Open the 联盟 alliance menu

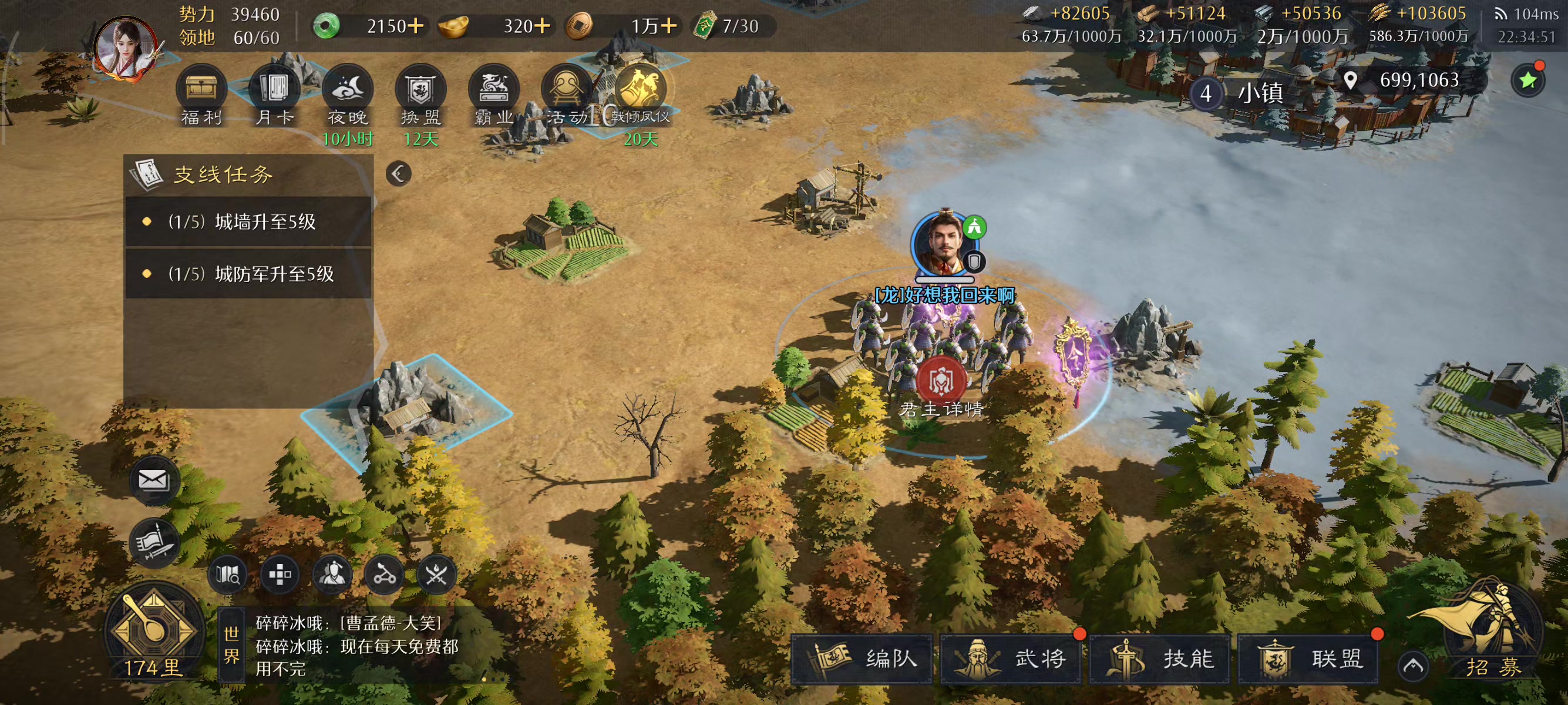coord(1308,658)
